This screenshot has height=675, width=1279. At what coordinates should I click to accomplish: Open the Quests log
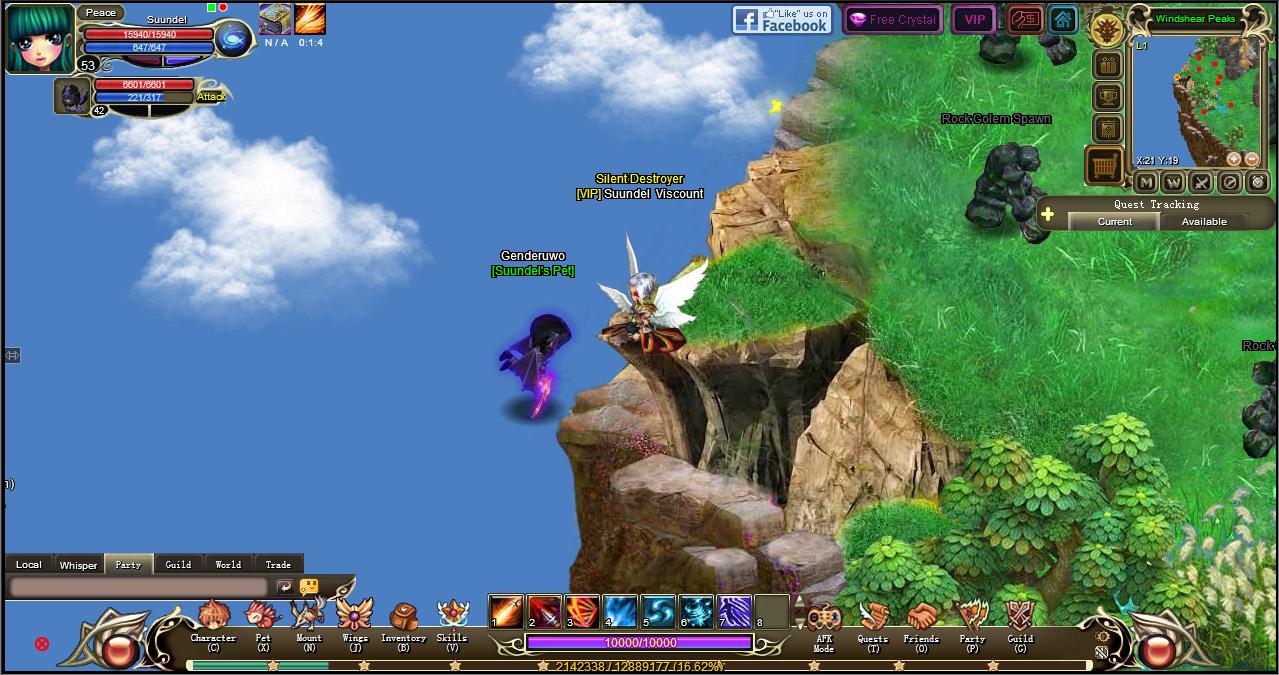[x=872, y=622]
